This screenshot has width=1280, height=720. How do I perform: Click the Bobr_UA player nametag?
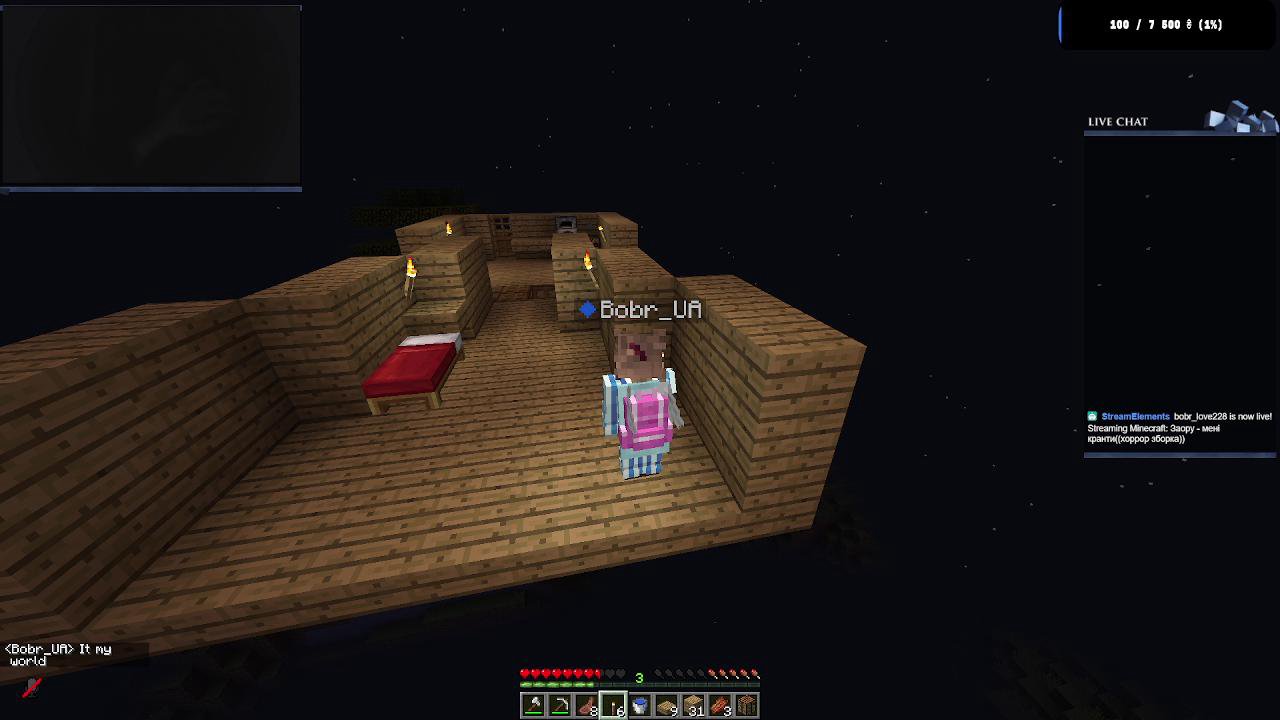tap(643, 310)
